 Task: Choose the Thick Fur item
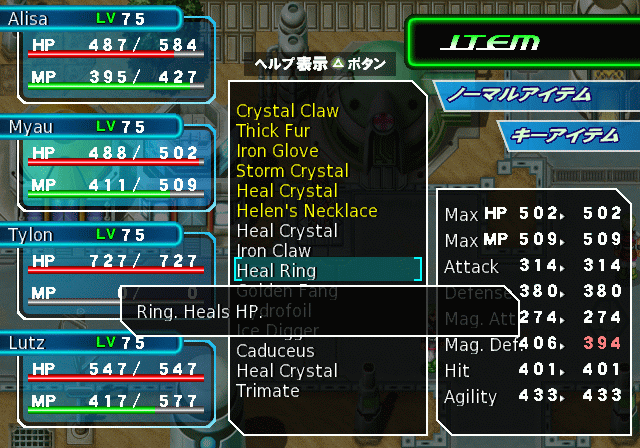tap(273, 131)
